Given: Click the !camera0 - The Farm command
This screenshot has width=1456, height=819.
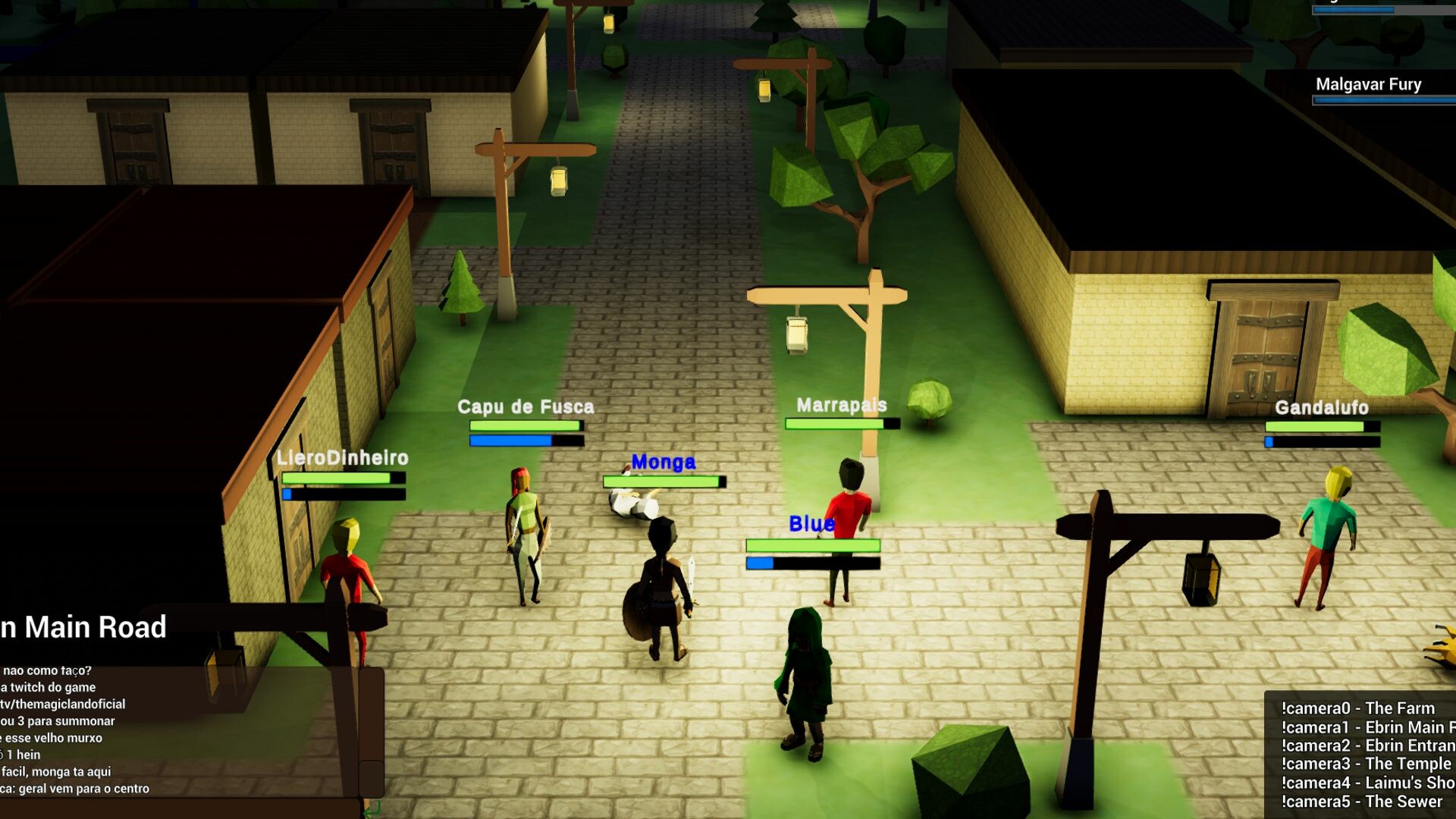Looking at the screenshot, I should click(1357, 708).
